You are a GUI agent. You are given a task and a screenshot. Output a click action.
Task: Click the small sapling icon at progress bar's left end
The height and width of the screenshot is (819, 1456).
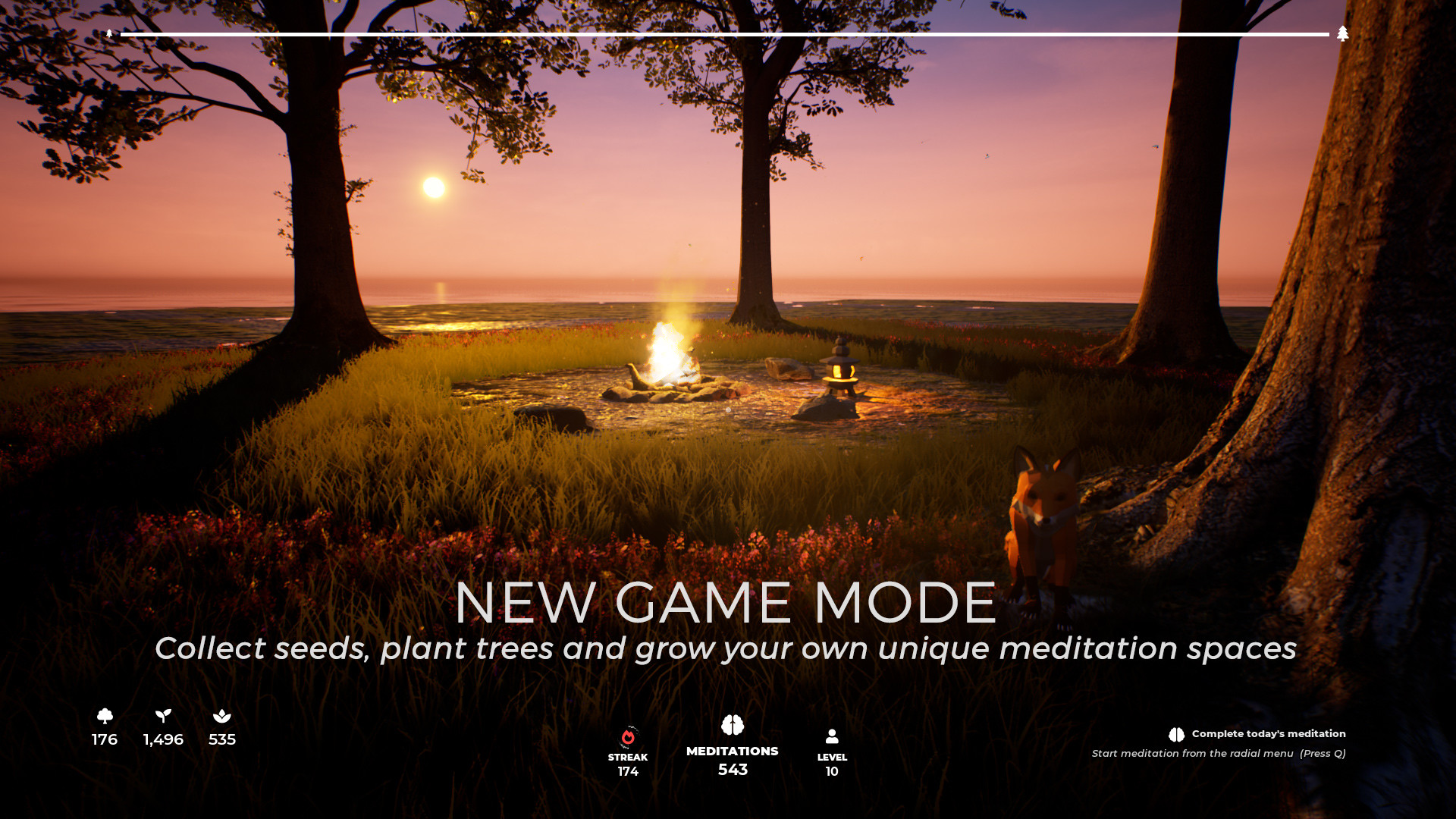tap(111, 33)
